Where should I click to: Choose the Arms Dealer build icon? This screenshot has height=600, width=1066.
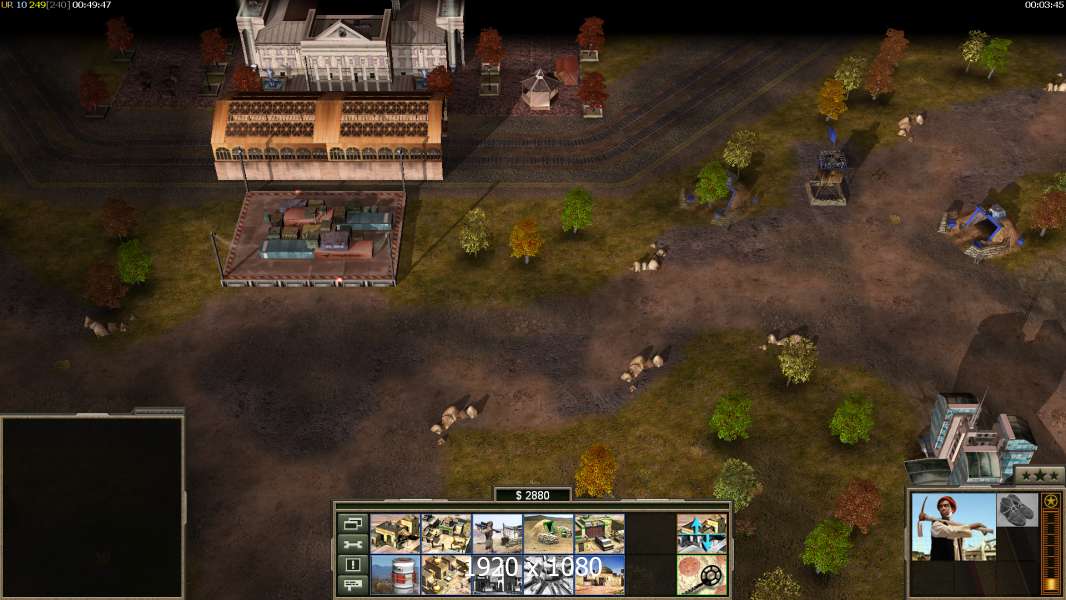point(599,534)
